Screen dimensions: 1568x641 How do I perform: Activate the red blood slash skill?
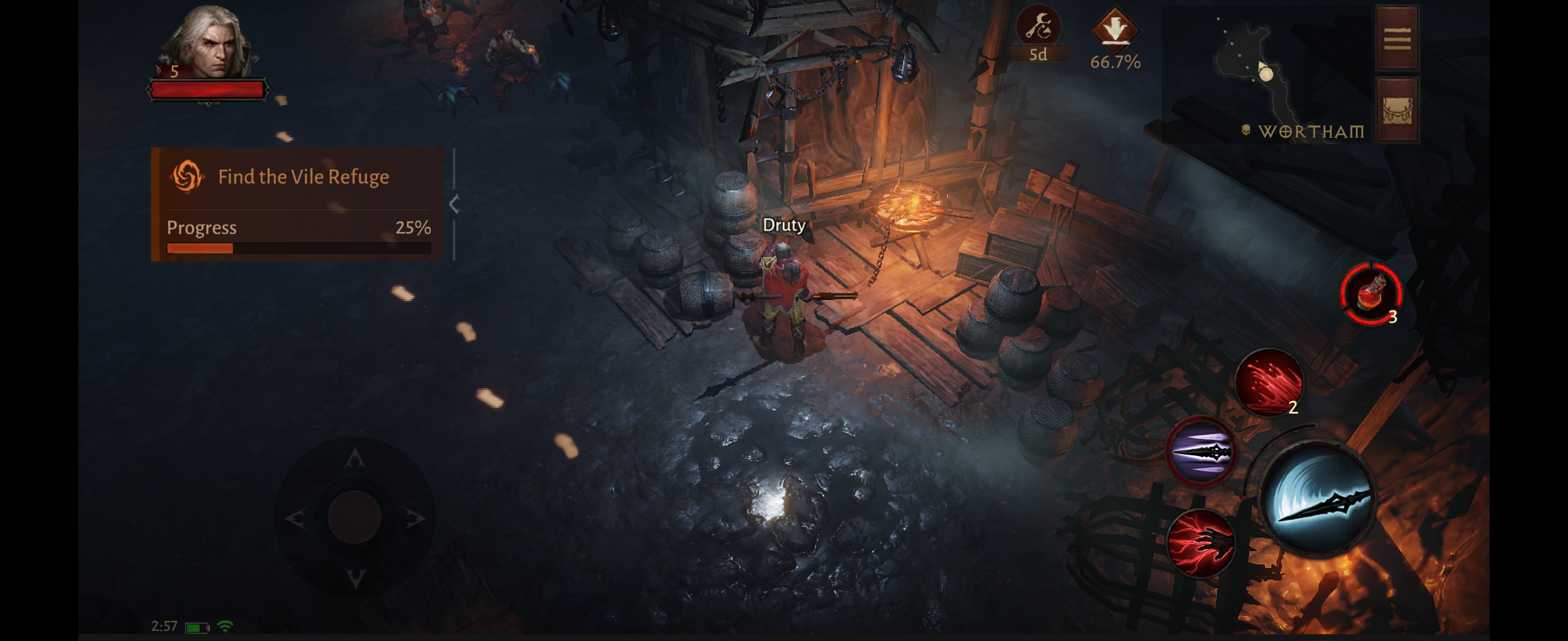(x=1269, y=382)
